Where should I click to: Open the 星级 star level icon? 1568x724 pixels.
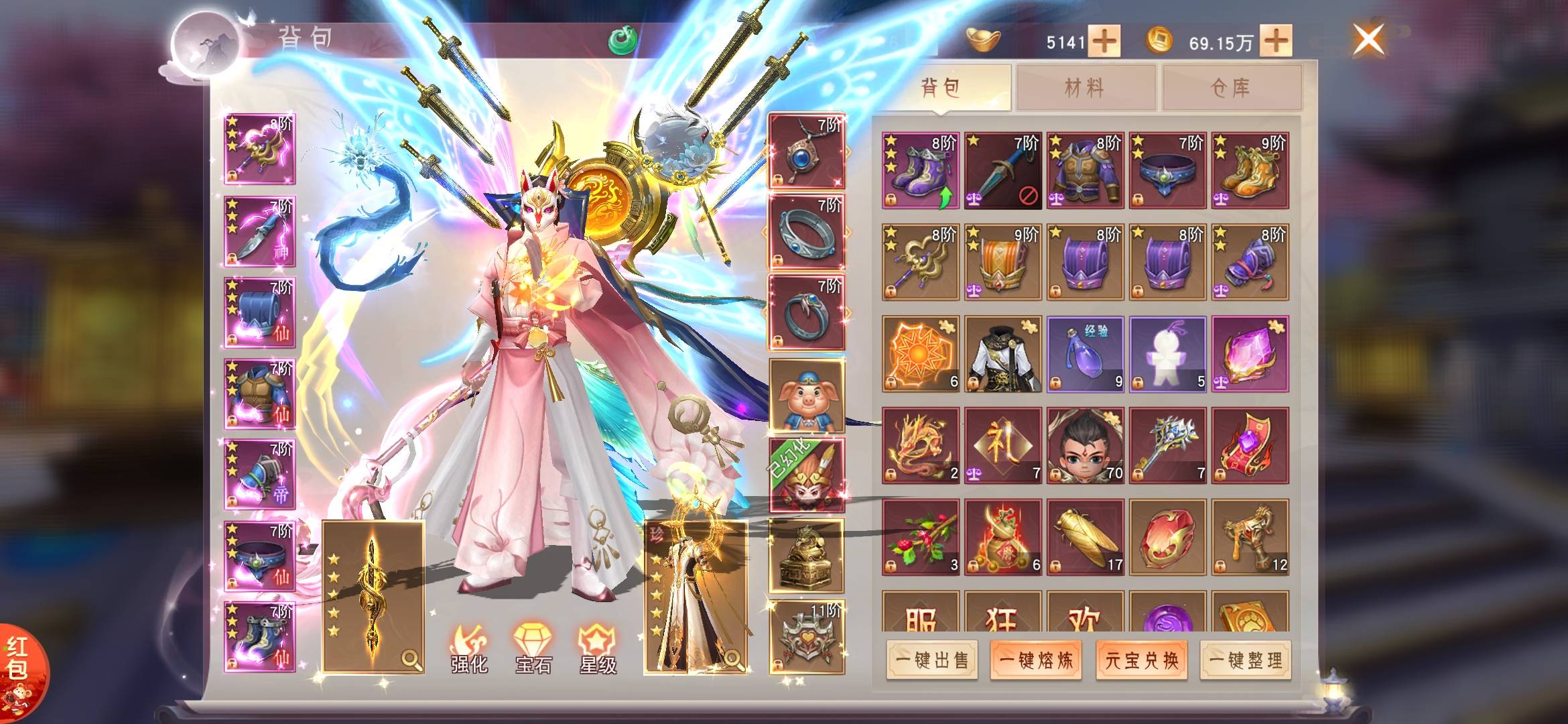[x=597, y=649]
